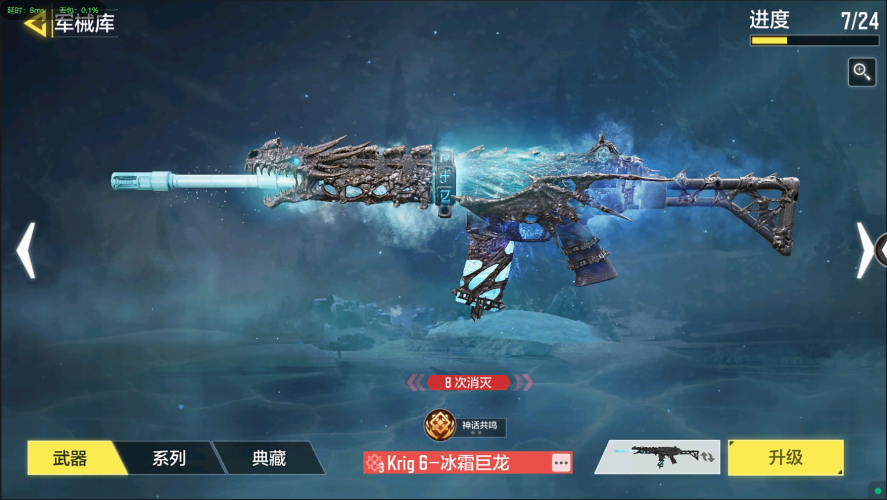The image size is (887, 500).
Task: Switch to the 系列 tab
Action: [169, 458]
